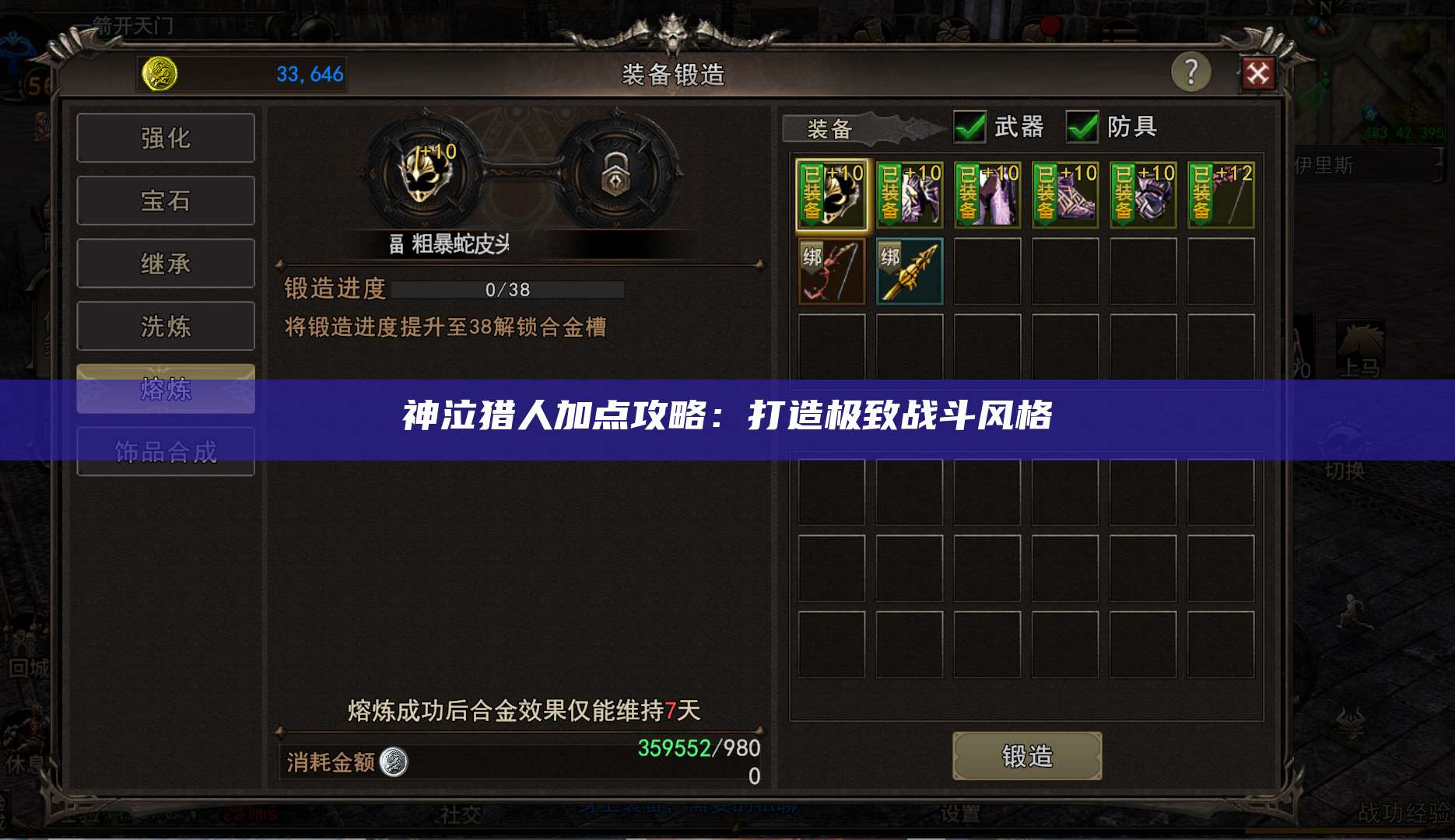1455x840 pixels.
Task: Click the 锻造进度 progress bar
Action: pyautogui.click(x=507, y=289)
